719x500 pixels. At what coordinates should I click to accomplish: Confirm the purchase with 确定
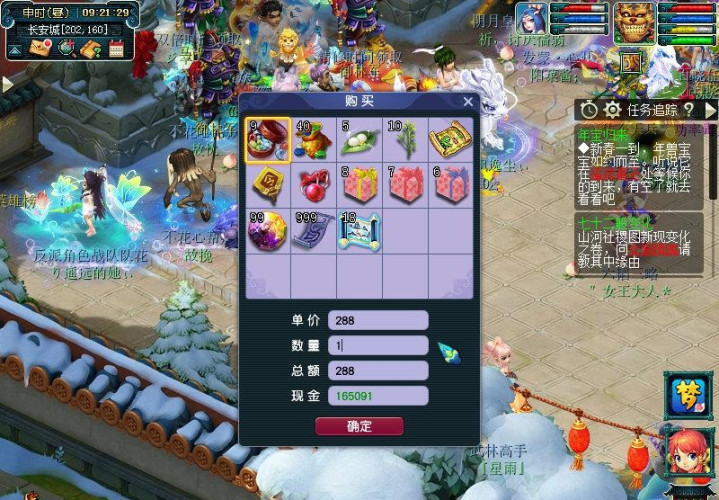coord(359,426)
